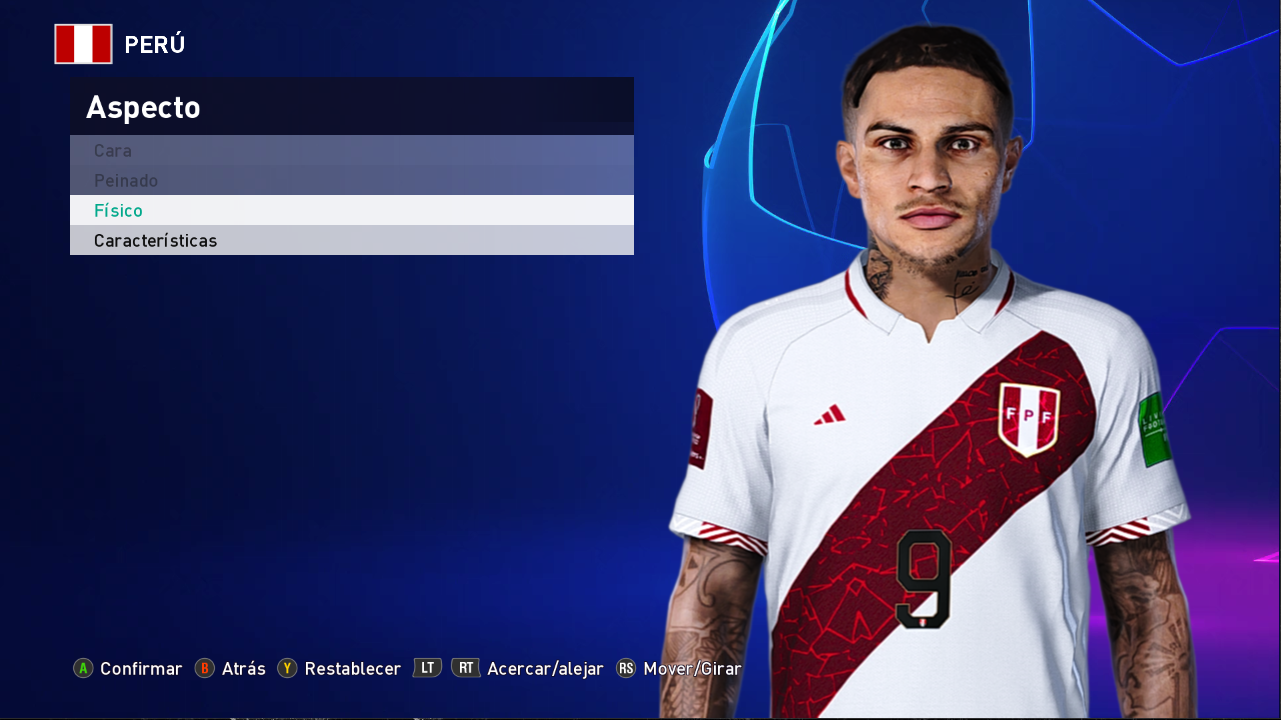Click the Peru flag icon
Viewport: 1281px width, 720px height.
click(x=84, y=43)
